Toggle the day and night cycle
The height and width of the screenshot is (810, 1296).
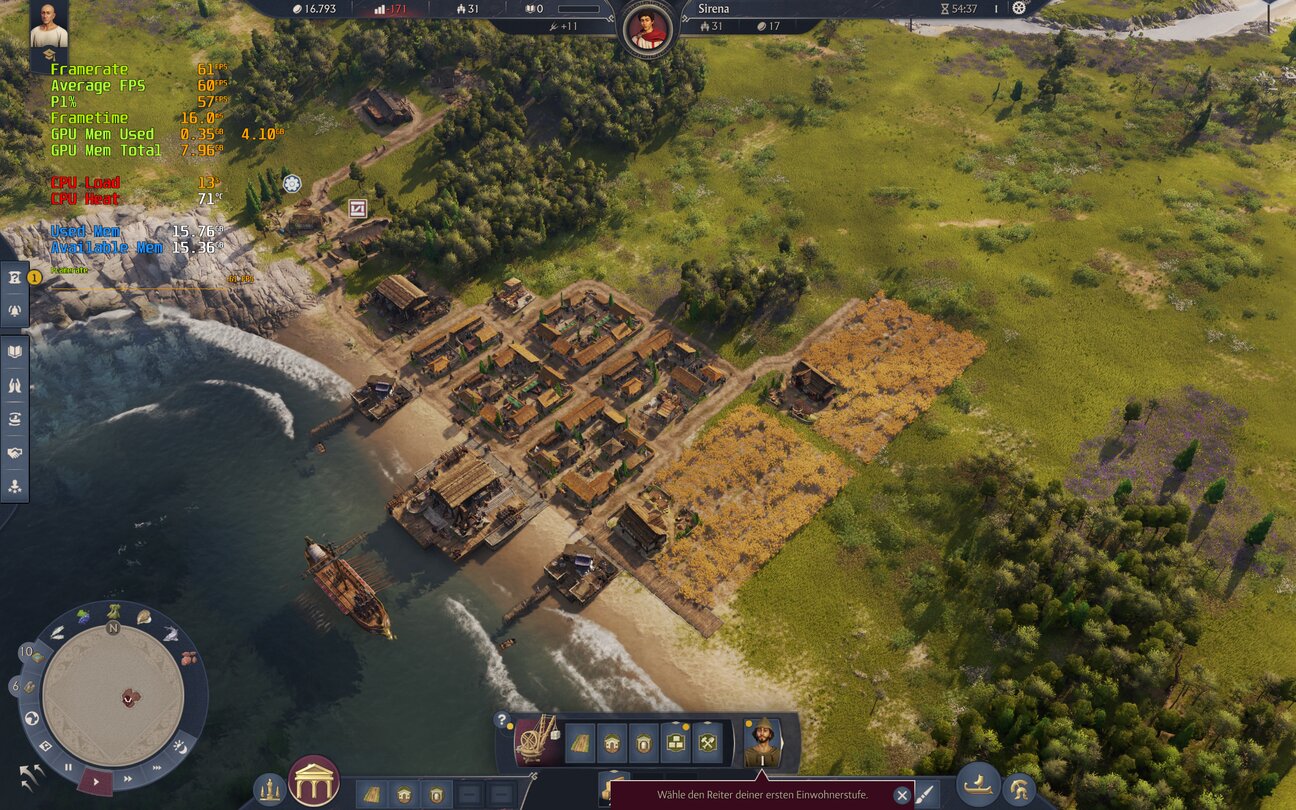[181, 745]
